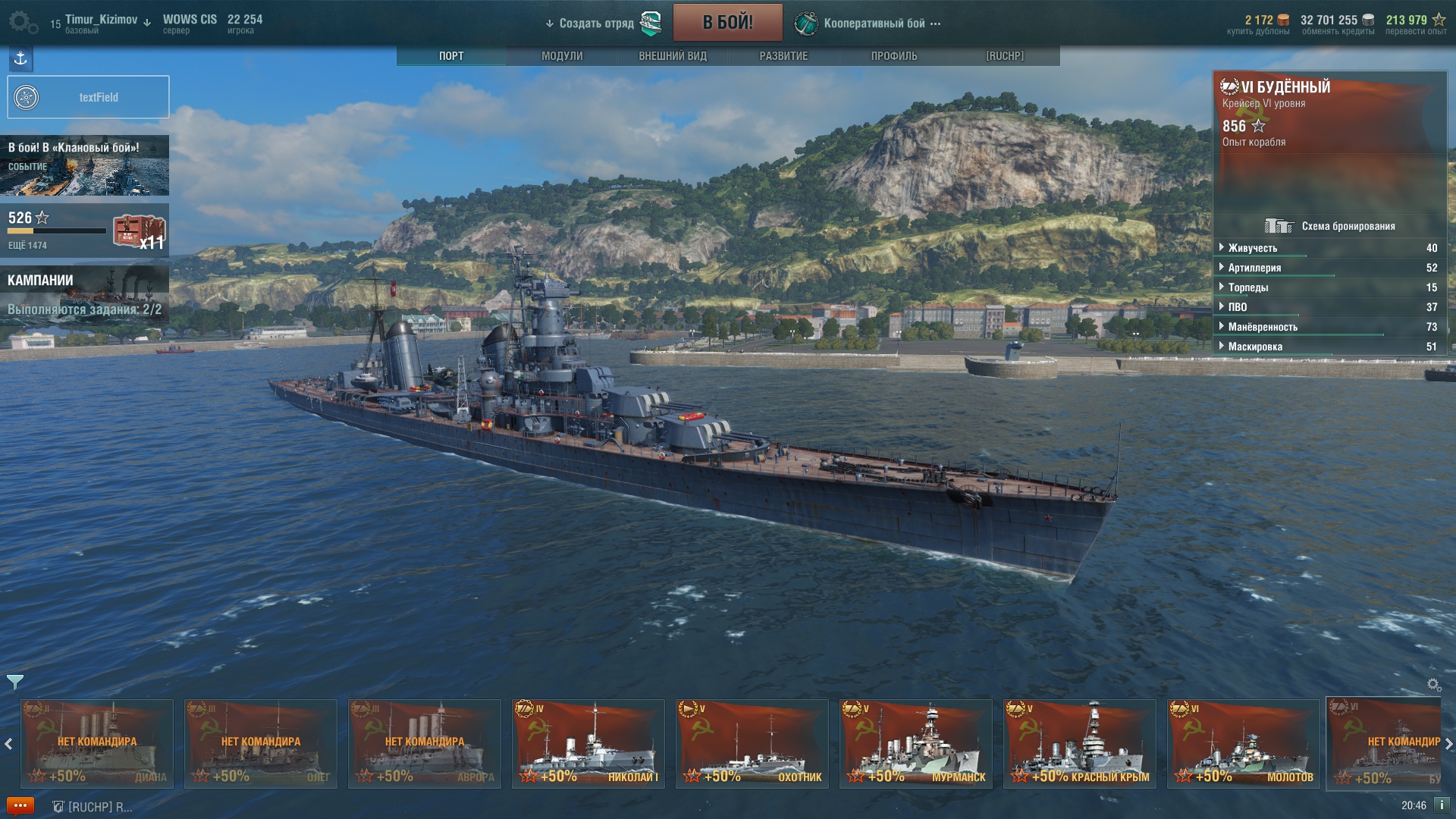Viewport: 1456px width, 819px height.
Task: Switch to the ВНЕШНИЙ ВИД tab
Action: (x=673, y=56)
